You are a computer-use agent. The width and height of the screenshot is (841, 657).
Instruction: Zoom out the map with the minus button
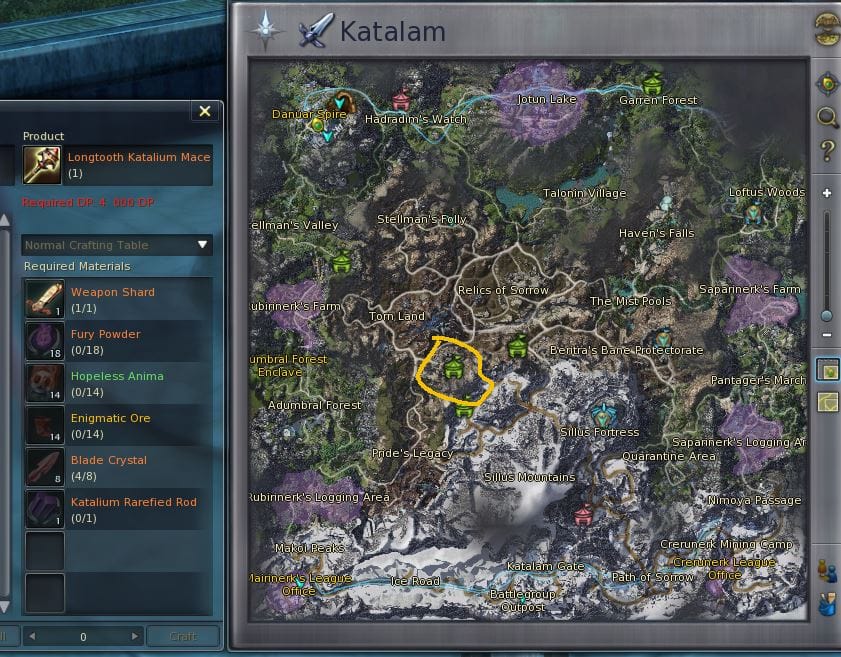[x=827, y=335]
